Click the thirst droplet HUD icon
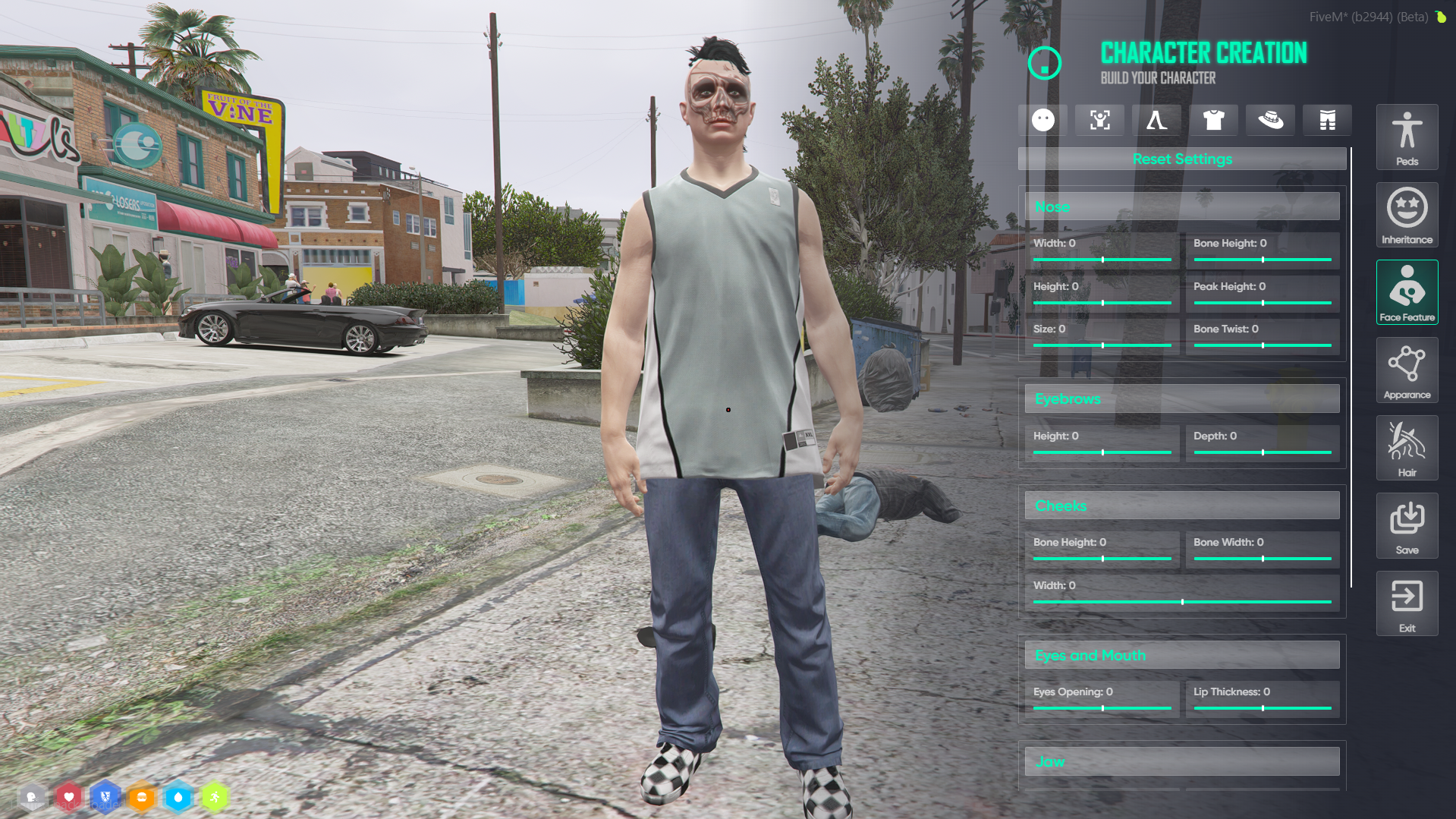The width and height of the screenshot is (1456, 819). [x=178, y=797]
